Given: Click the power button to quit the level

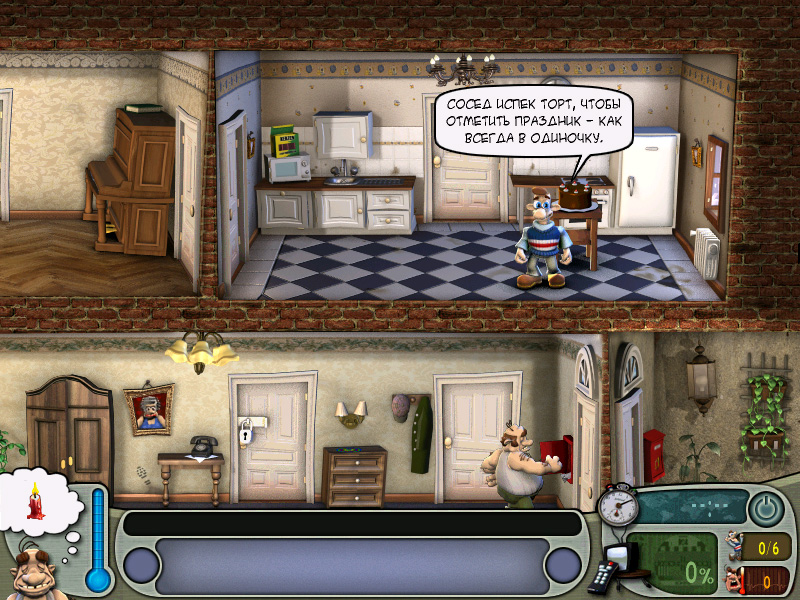Looking at the screenshot, I should (765, 508).
